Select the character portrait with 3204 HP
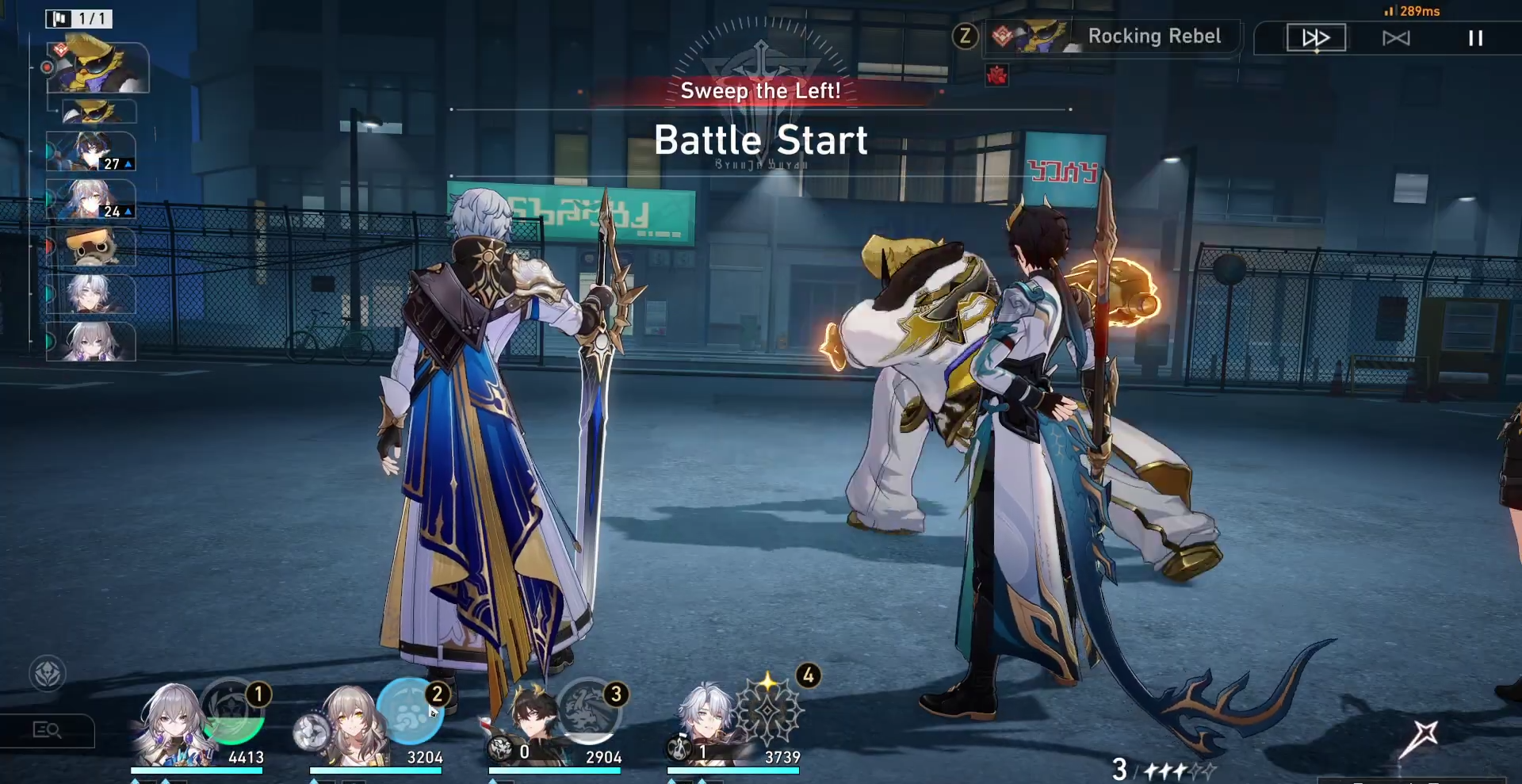 [349, 723]
